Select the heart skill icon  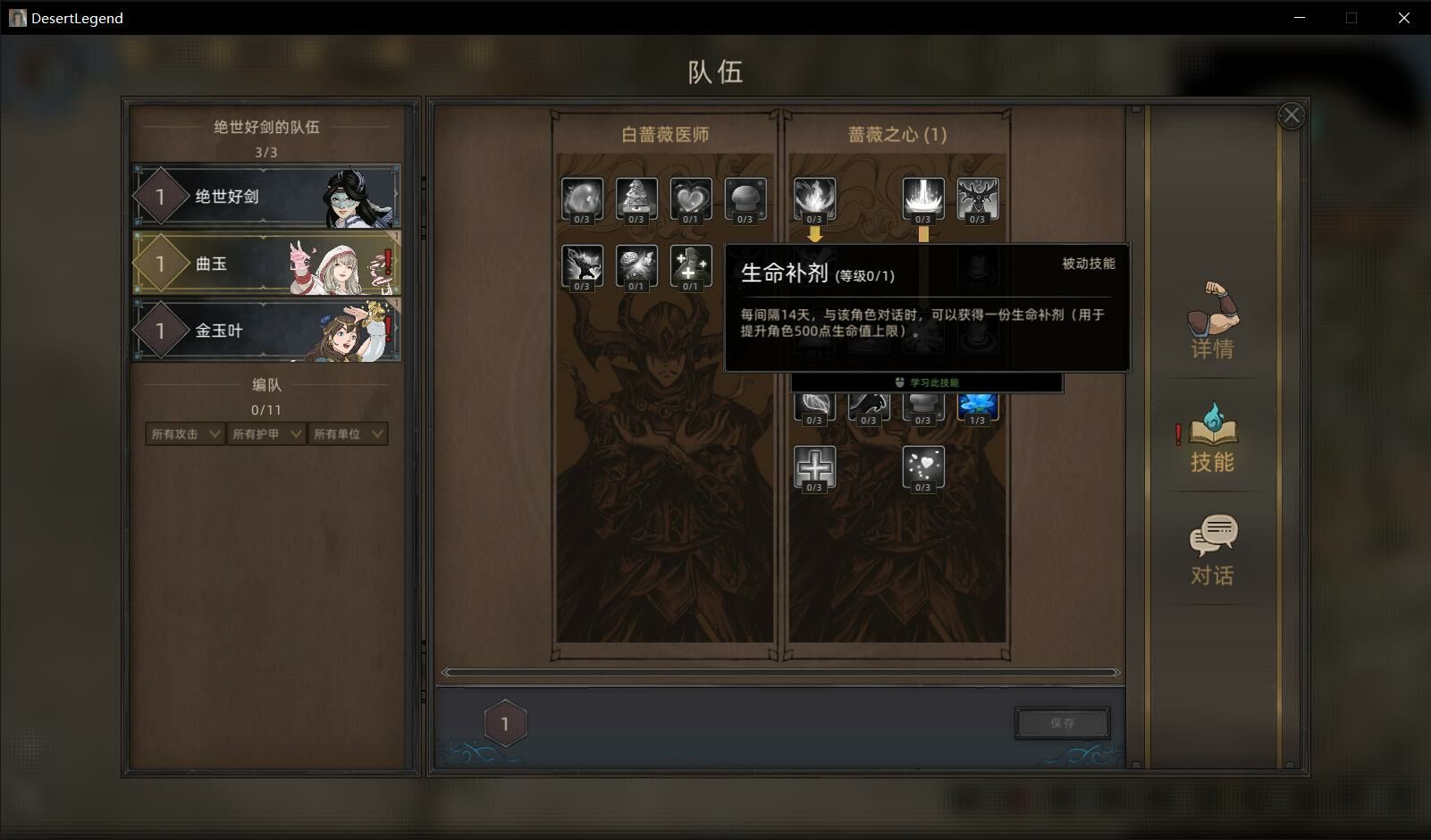[691, 197]
